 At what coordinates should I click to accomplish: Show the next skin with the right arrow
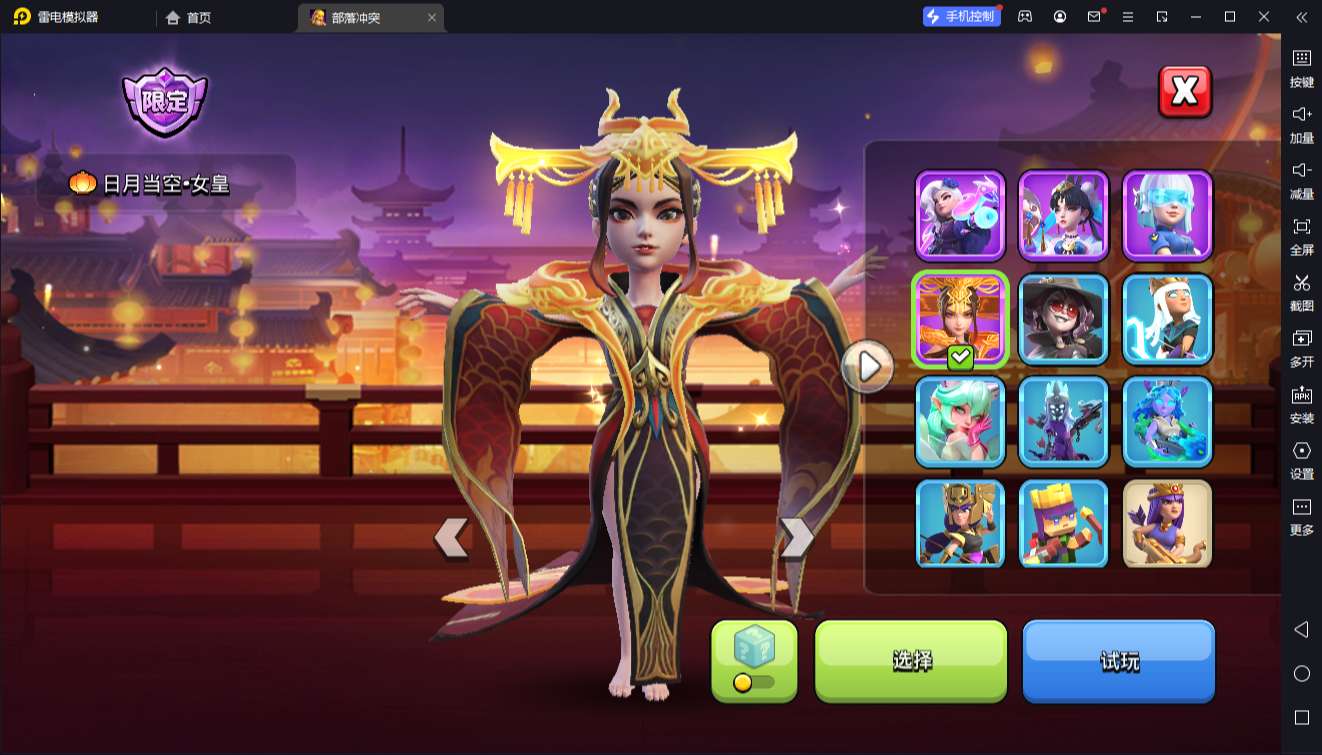pos(796,538)
